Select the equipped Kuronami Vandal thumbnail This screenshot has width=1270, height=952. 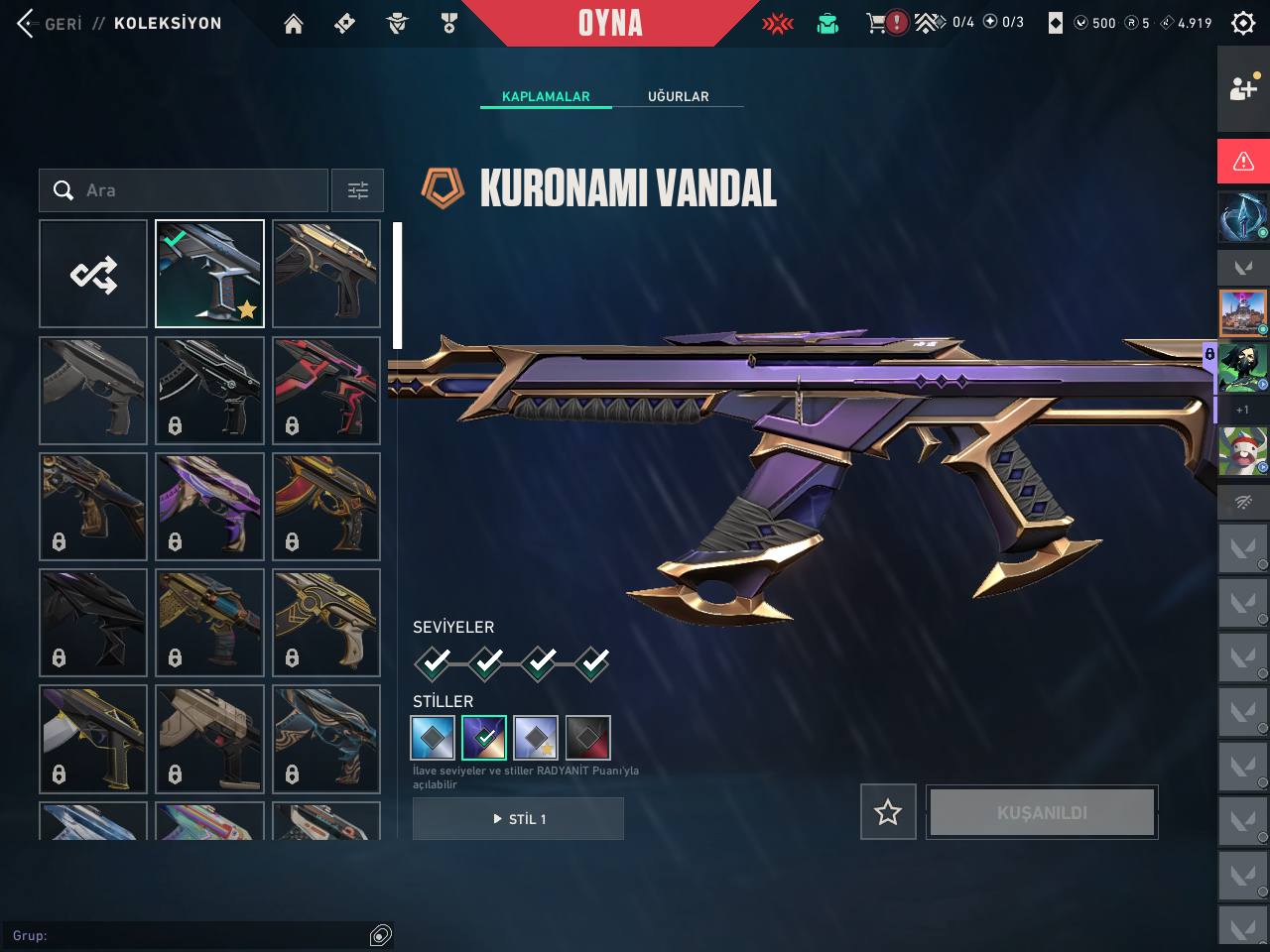[x=209, y=274]
